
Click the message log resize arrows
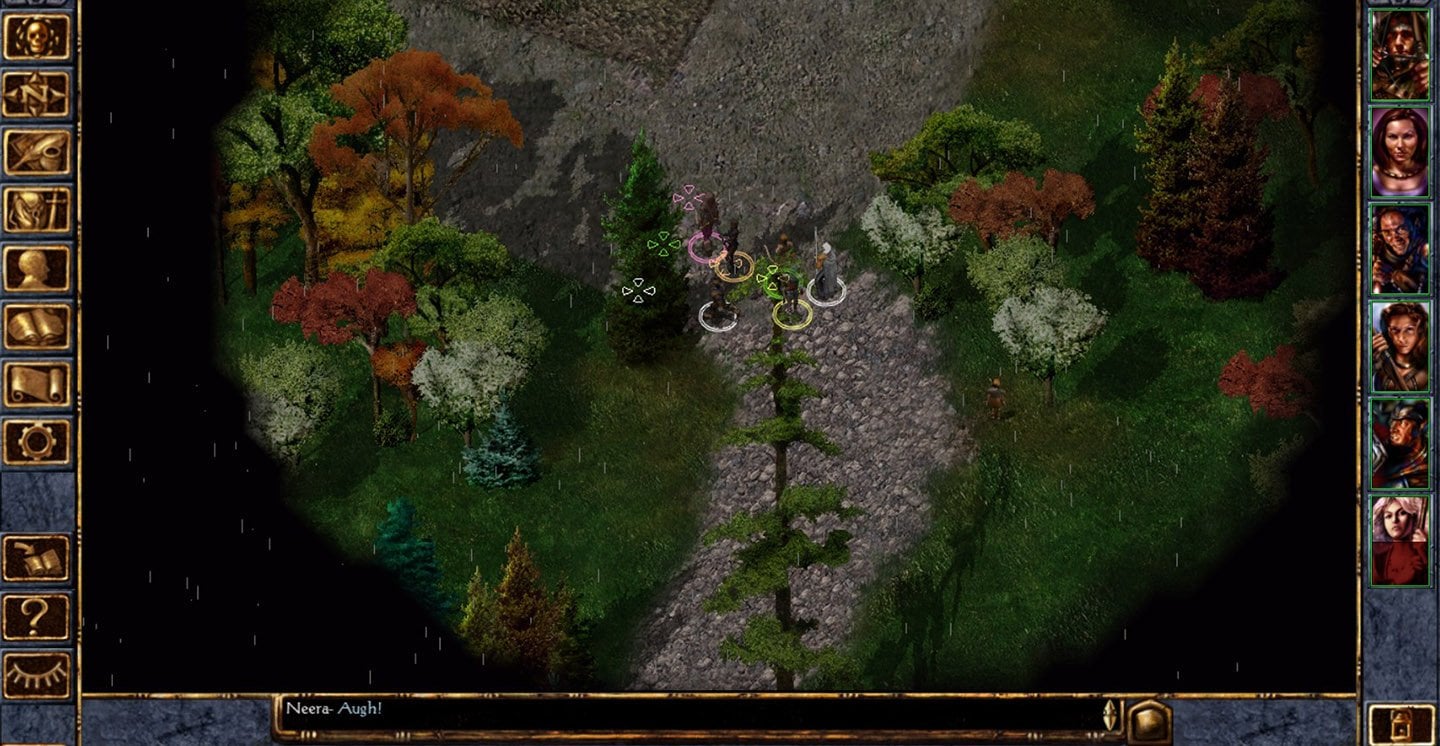coord(1108,716)
